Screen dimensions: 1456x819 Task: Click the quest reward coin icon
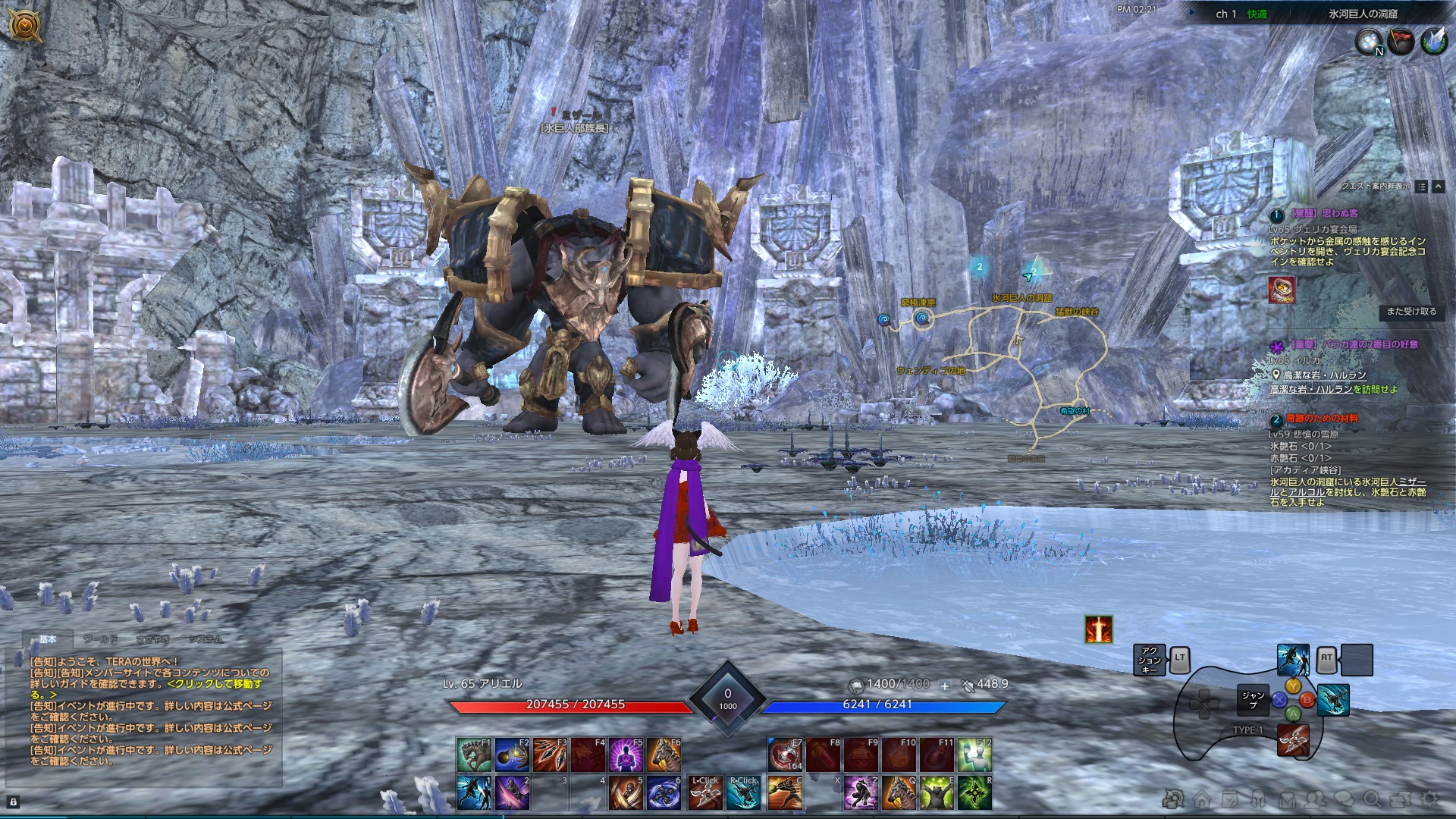tap(1282, 290)
